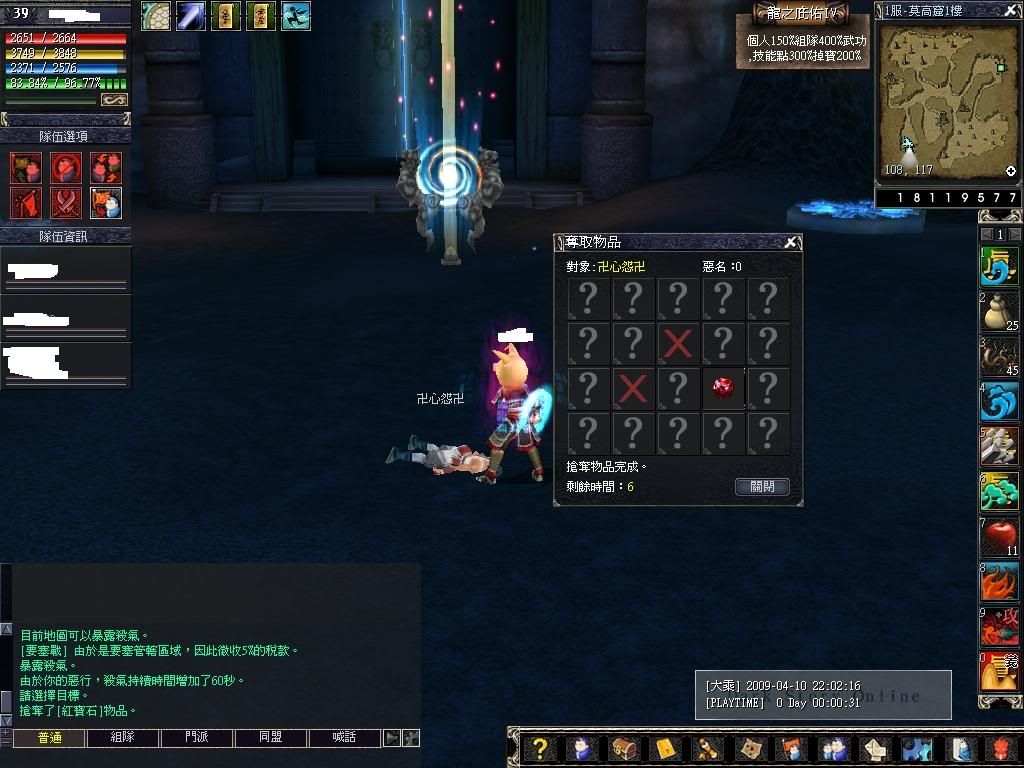
Task: Select the 同盟 chat tab
Action: click(x=271, y=738)
